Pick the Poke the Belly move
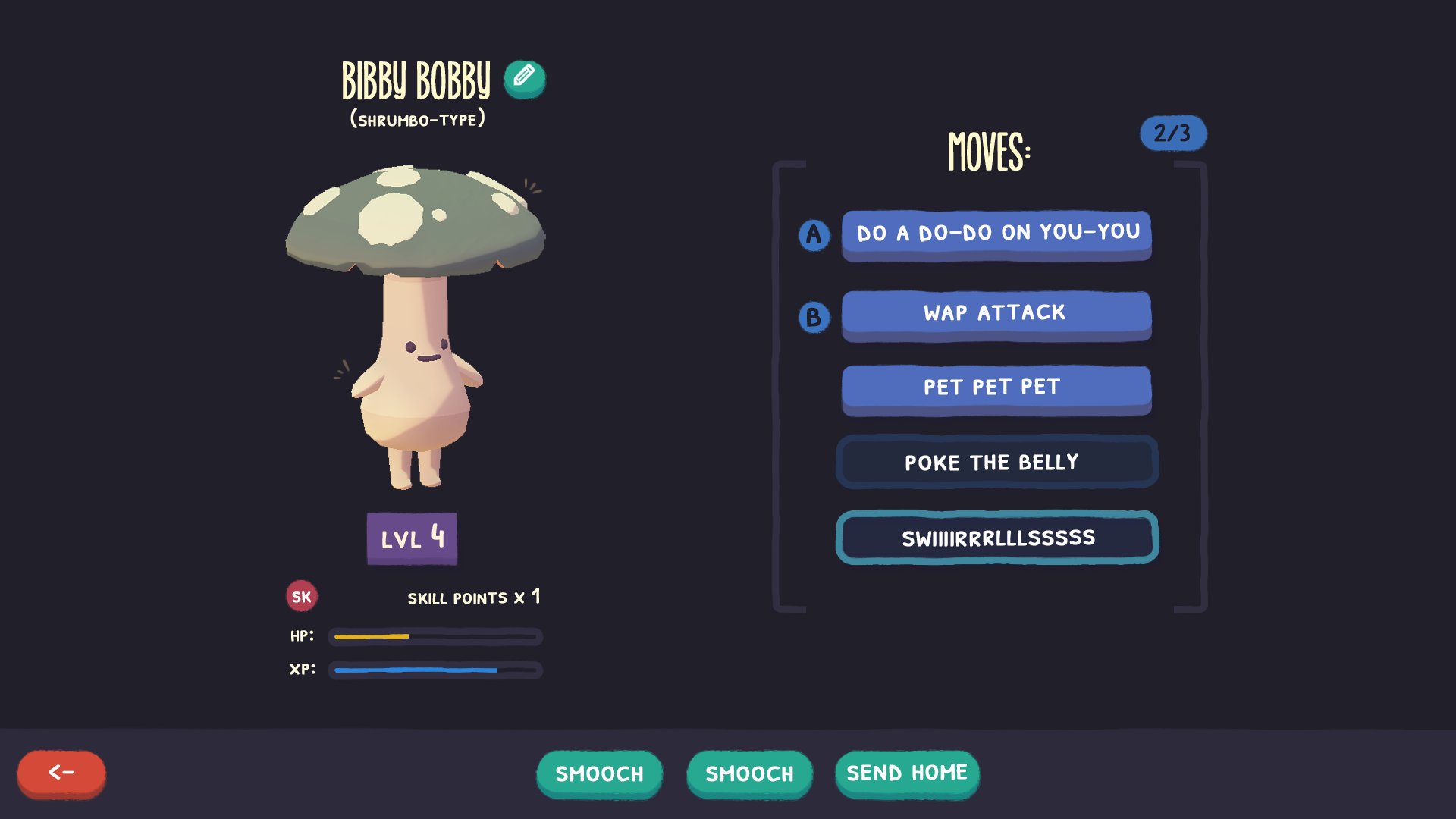Image resolution: width=1456 pixels, height=819 pixels. coord(996,462)
